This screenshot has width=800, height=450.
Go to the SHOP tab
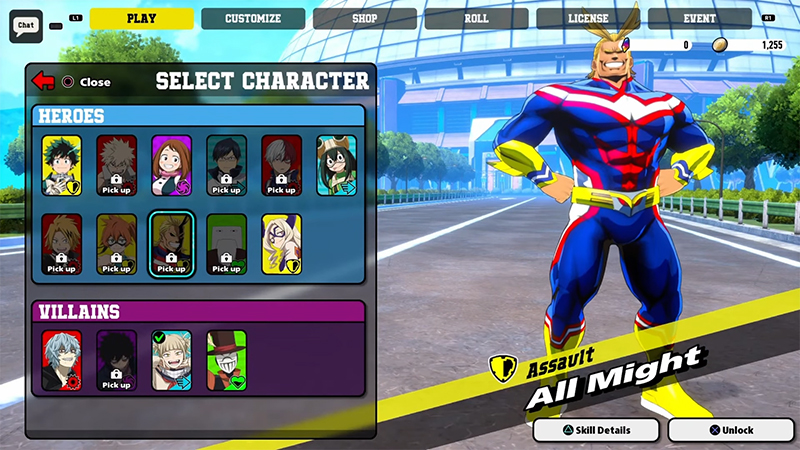click(x=364, y=18)
